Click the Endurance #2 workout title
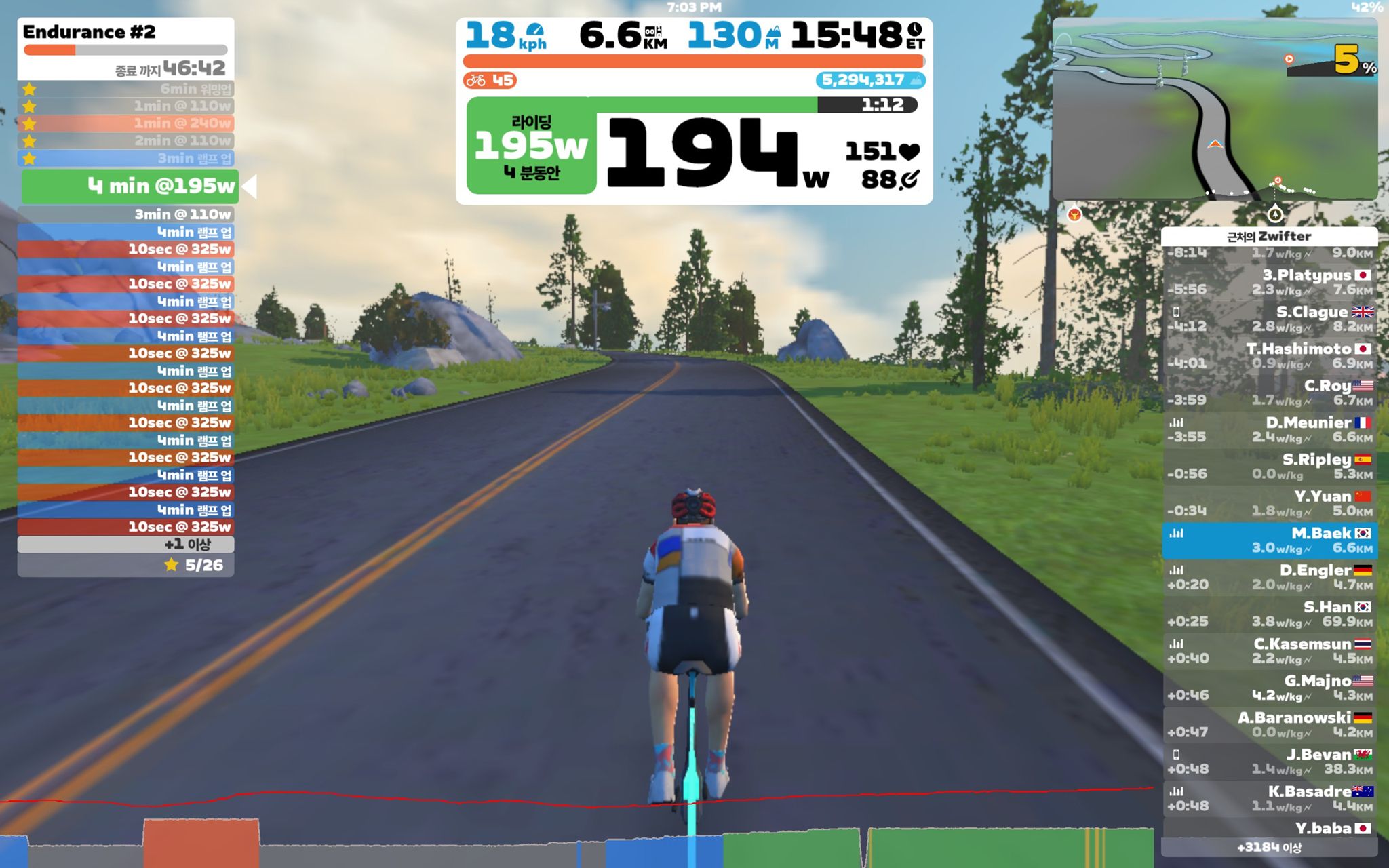This screenshot has width=1389, height=868. pyautogui.click(x=88, y=33)
